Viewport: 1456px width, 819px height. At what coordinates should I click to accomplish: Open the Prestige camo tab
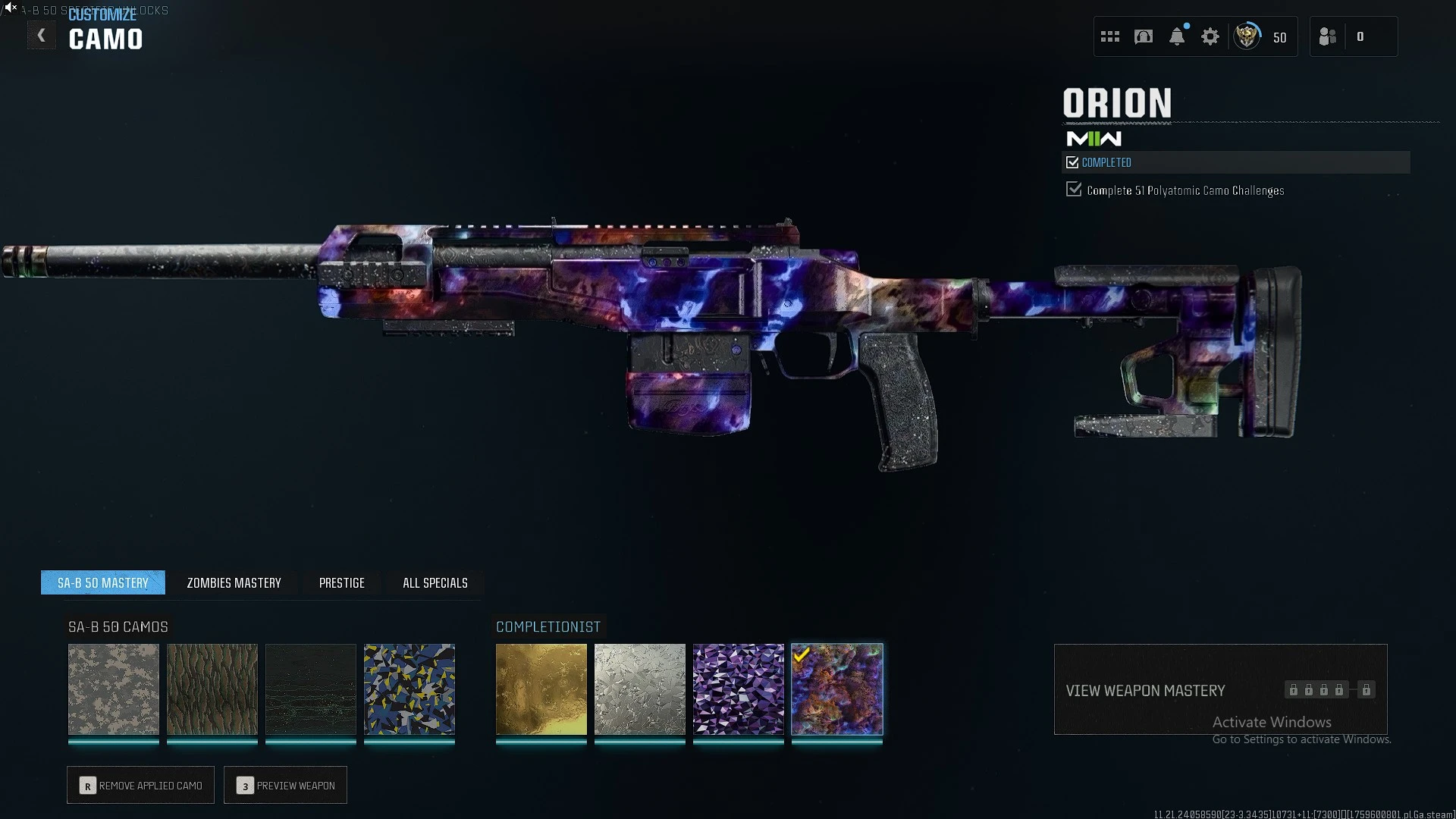[341, 583]
